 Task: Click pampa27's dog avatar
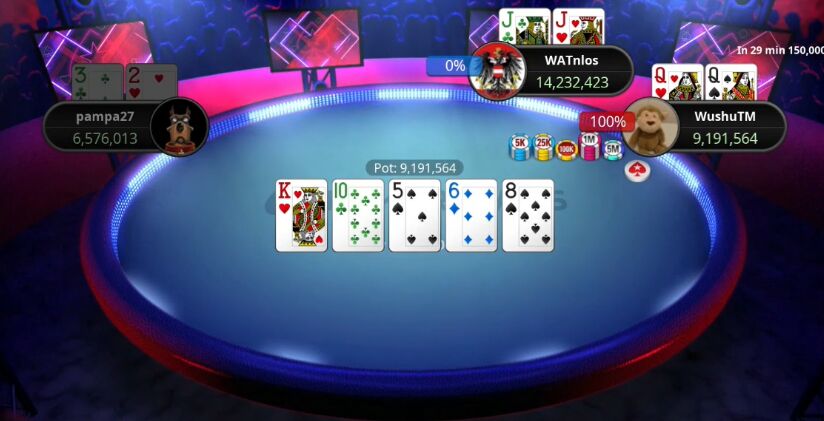coord(179,127)
